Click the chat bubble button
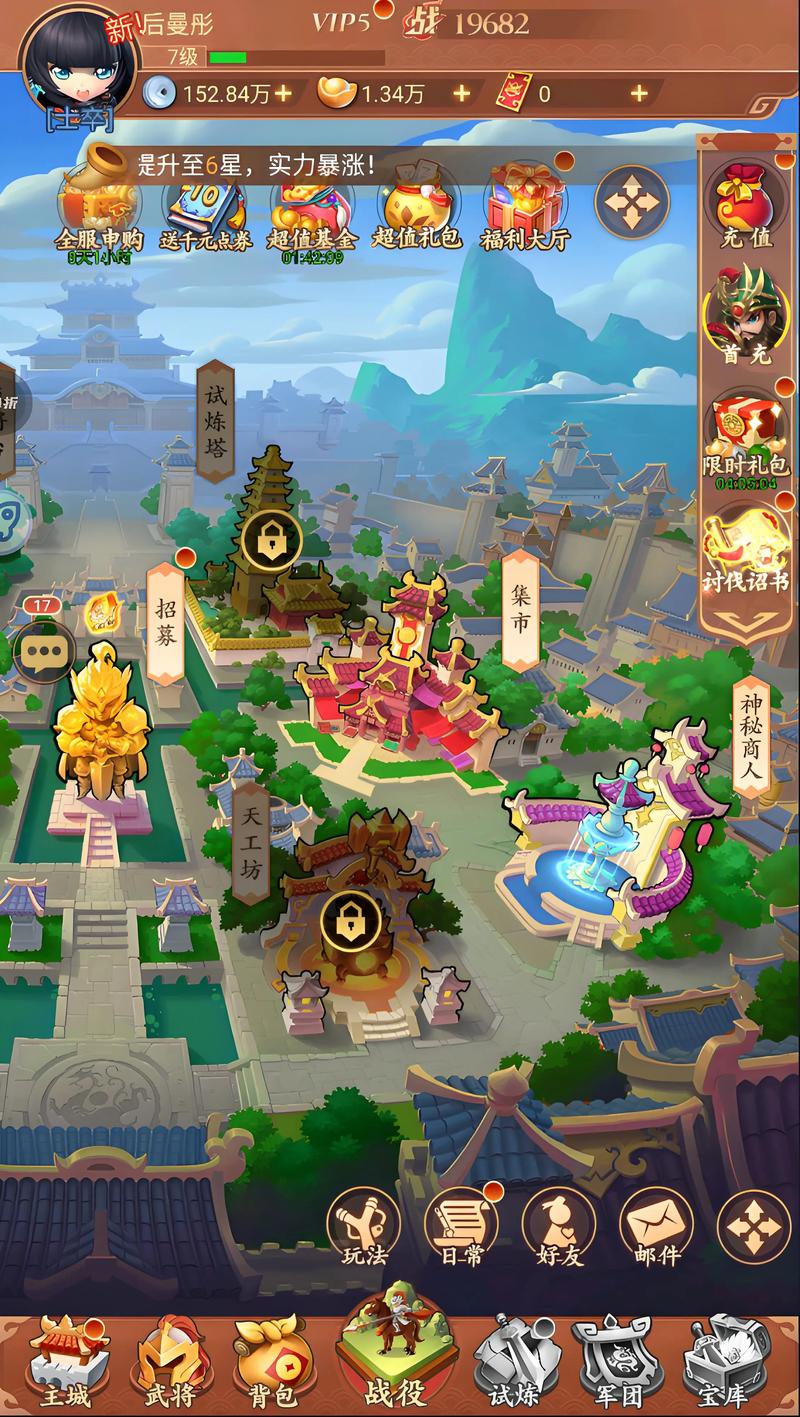Image resolution: width=800 pixels, height=1417 pixels. point(43,654)
